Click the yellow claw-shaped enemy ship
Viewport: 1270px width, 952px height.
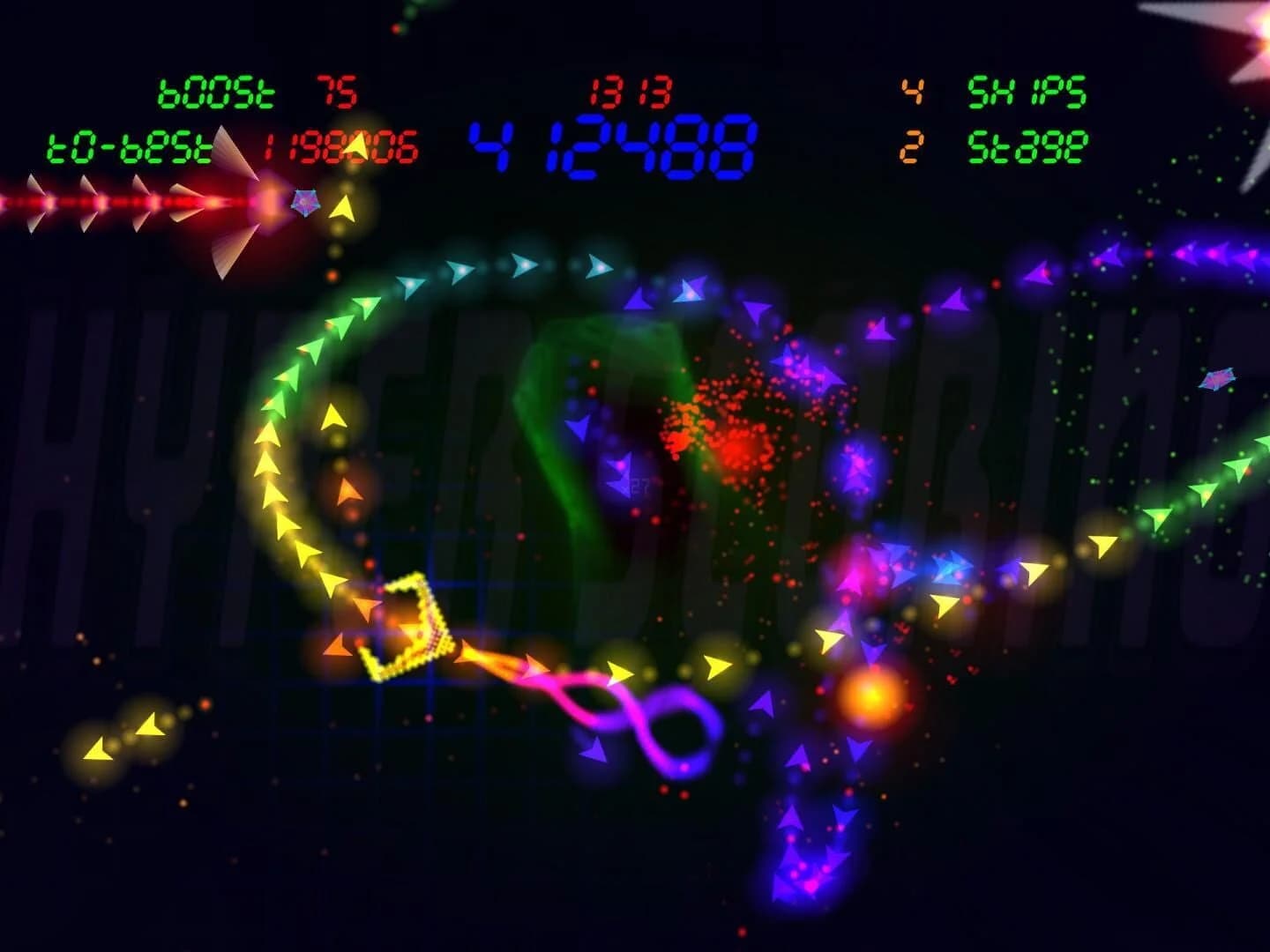410,626
